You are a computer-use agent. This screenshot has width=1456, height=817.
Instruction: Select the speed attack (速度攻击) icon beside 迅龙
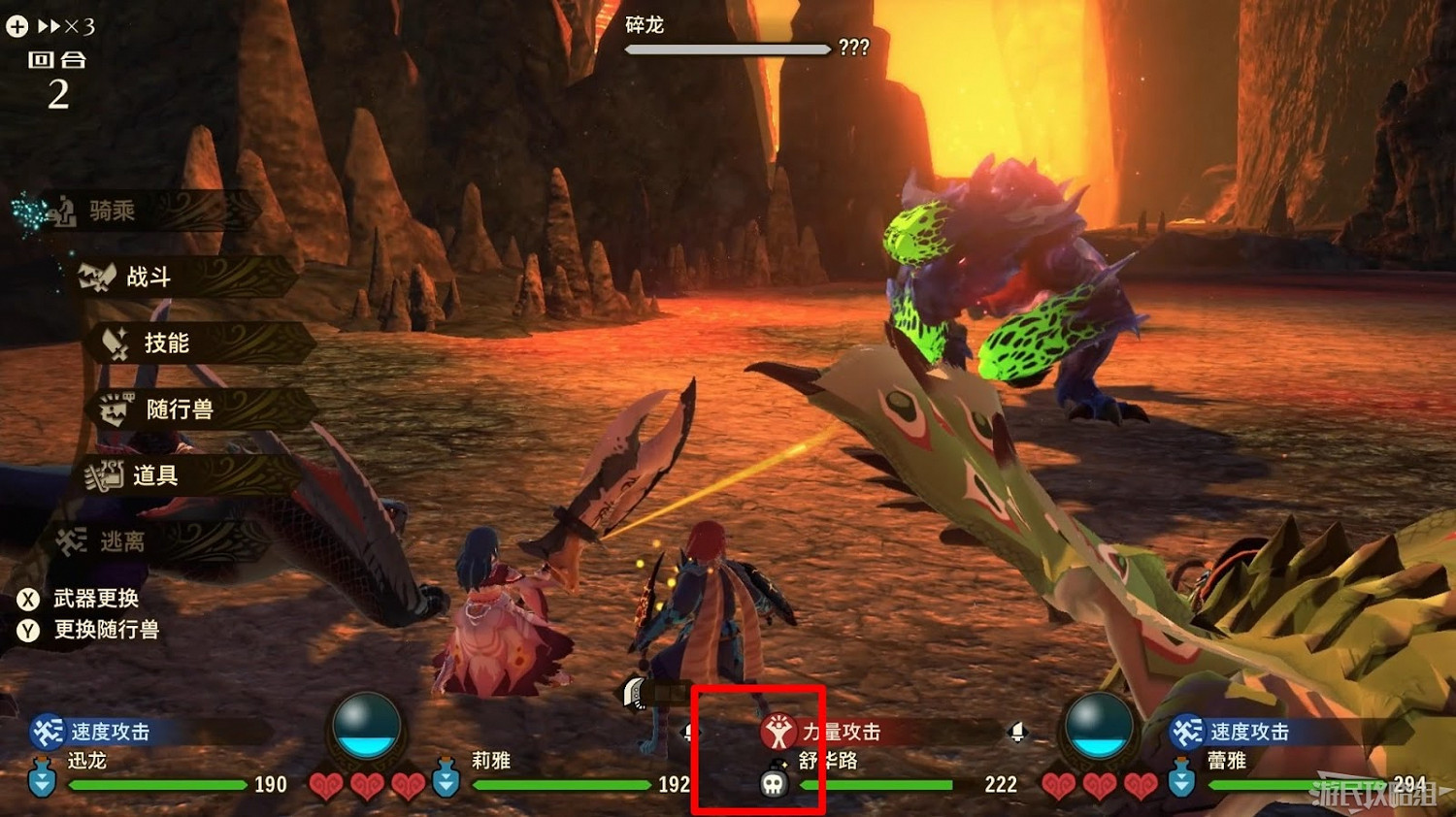tap(46, 734)
